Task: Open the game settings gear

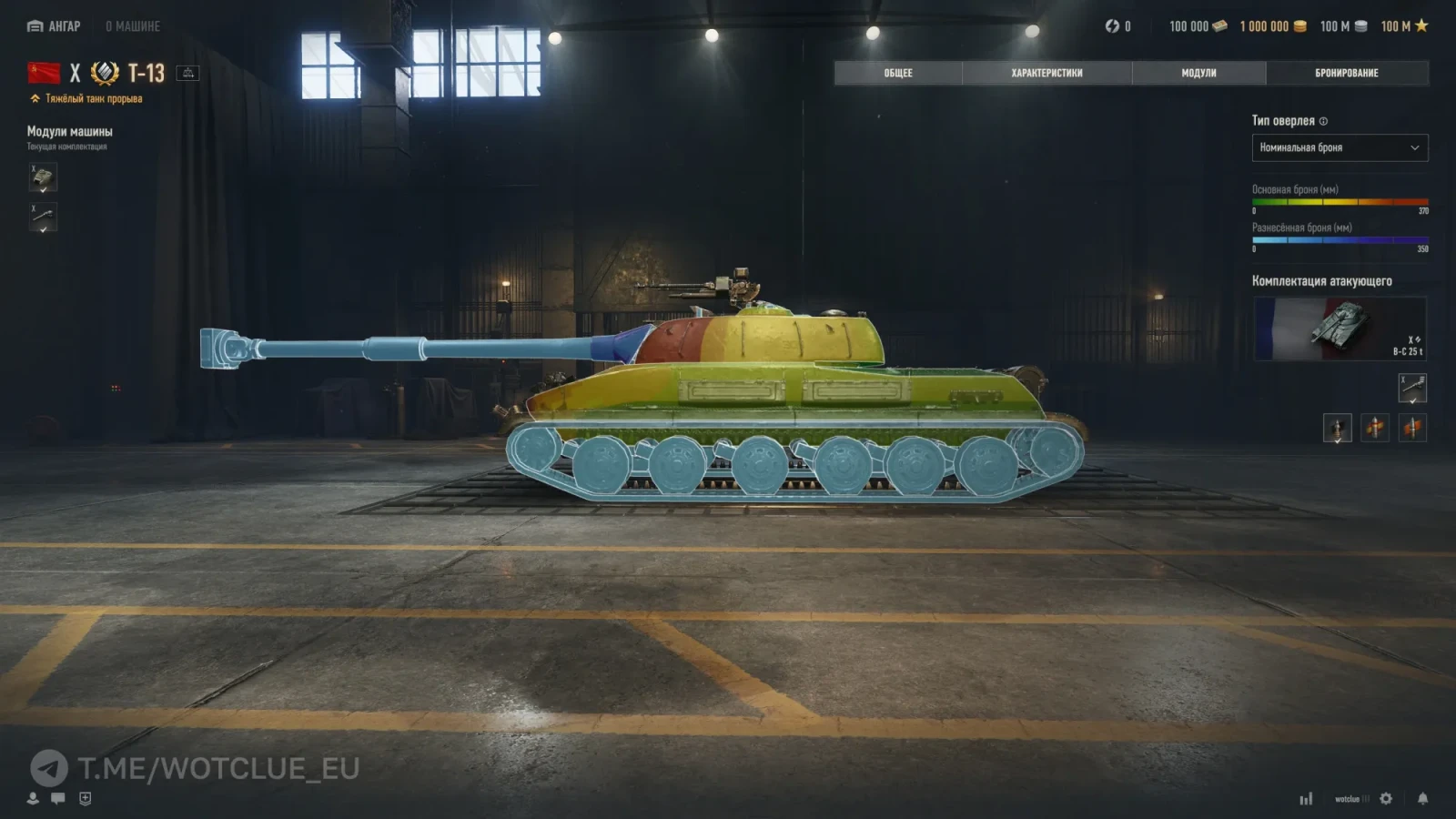Action: pyautogui.click(x=1386, y=798)
